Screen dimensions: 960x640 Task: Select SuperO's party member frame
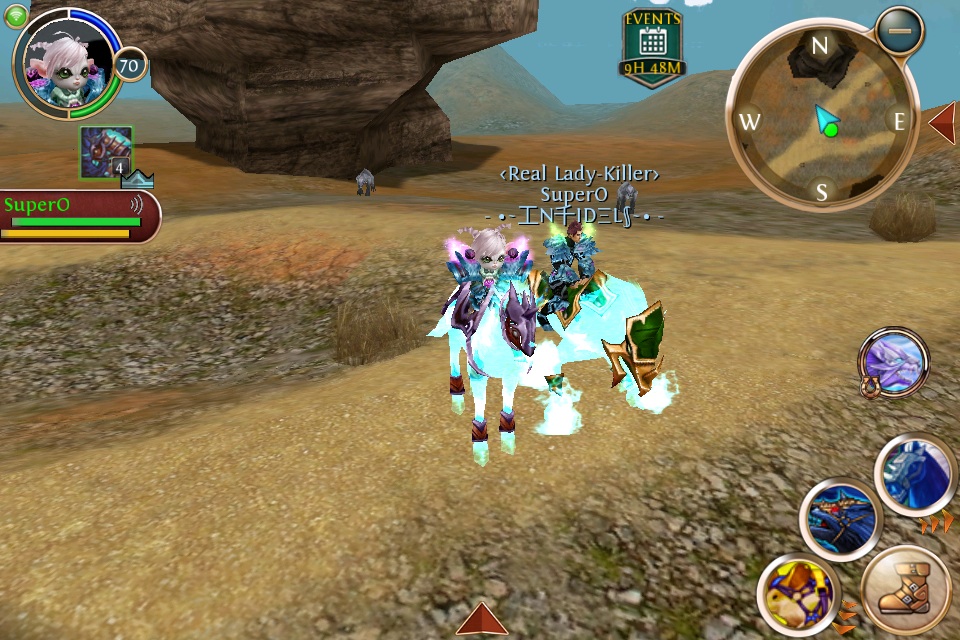(x=78, y=217)
